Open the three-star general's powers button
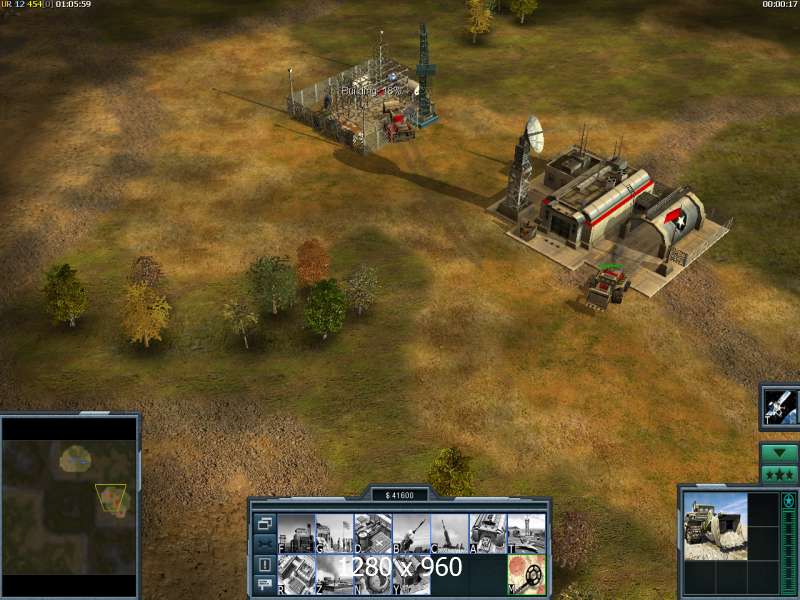Image resolution: width=800 pixels, height=600 pixels. pos(779,474)
